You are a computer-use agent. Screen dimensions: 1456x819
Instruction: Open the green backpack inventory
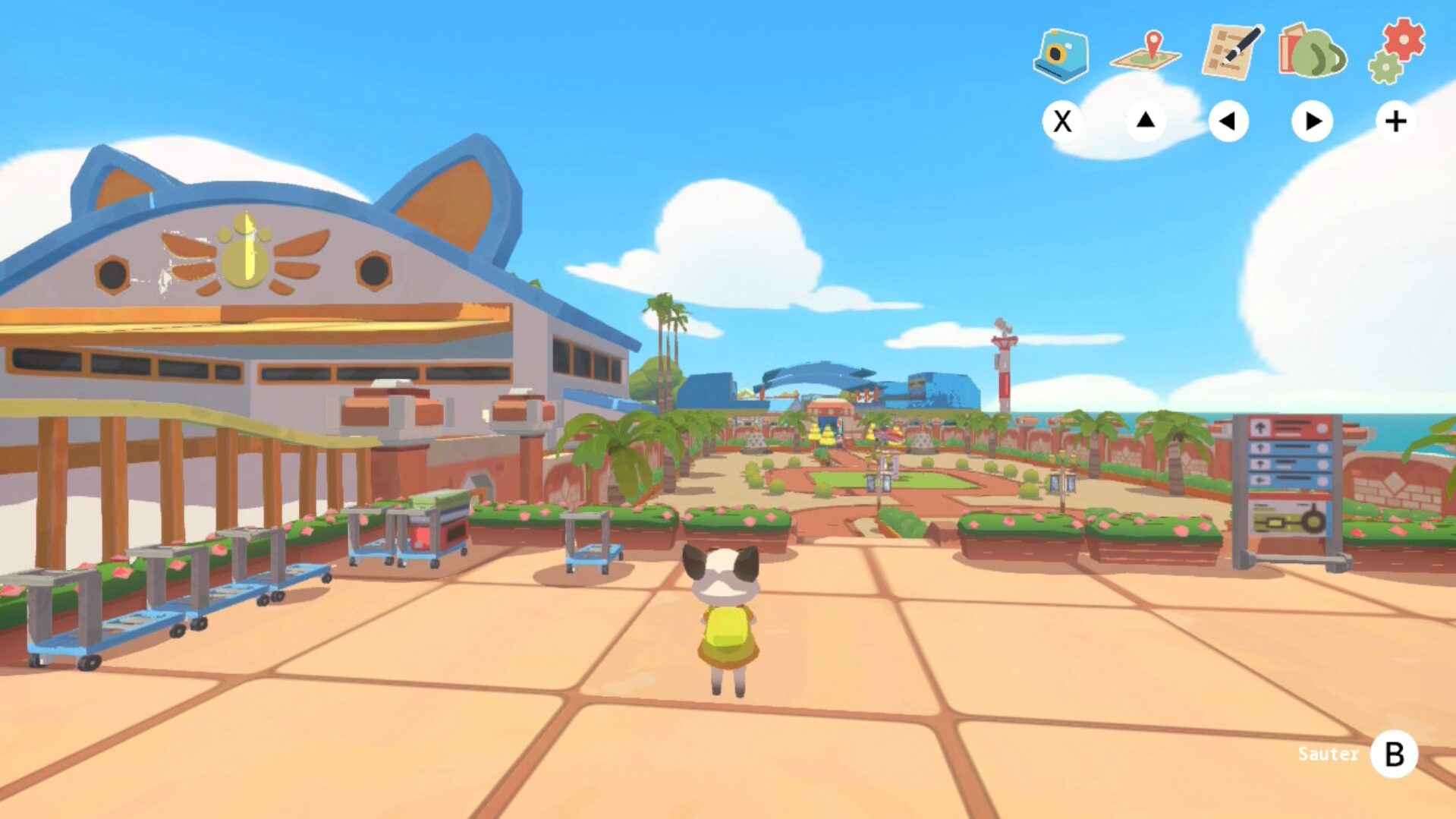pos(1313,52)
